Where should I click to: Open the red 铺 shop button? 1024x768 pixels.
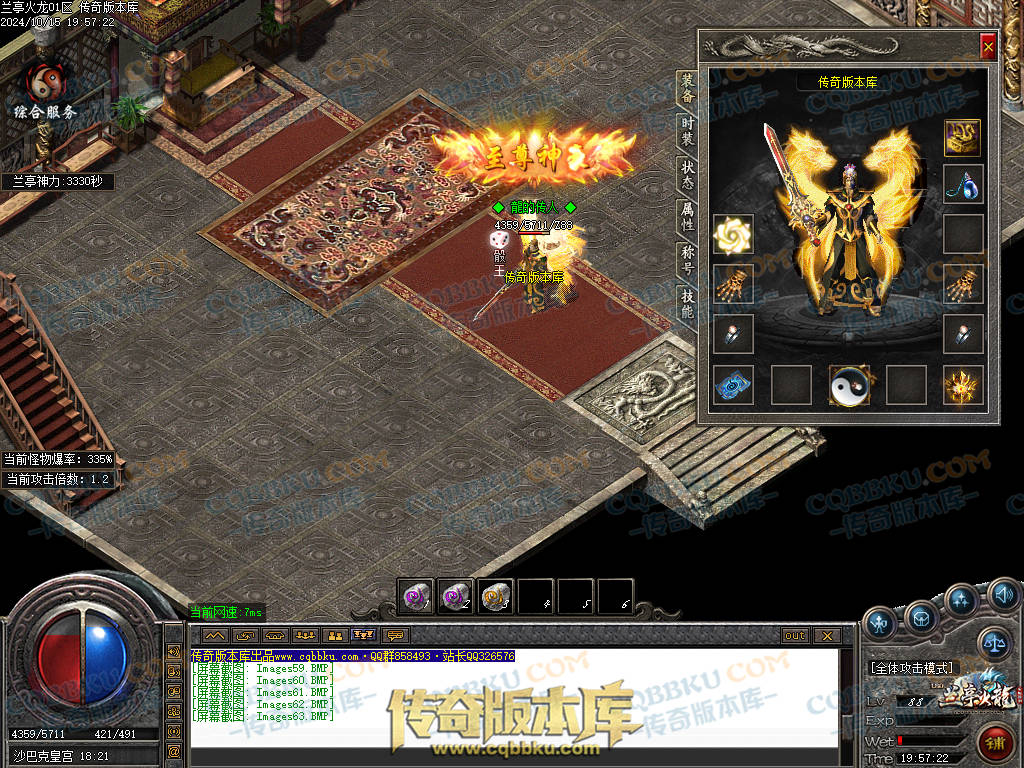point(996,744)
